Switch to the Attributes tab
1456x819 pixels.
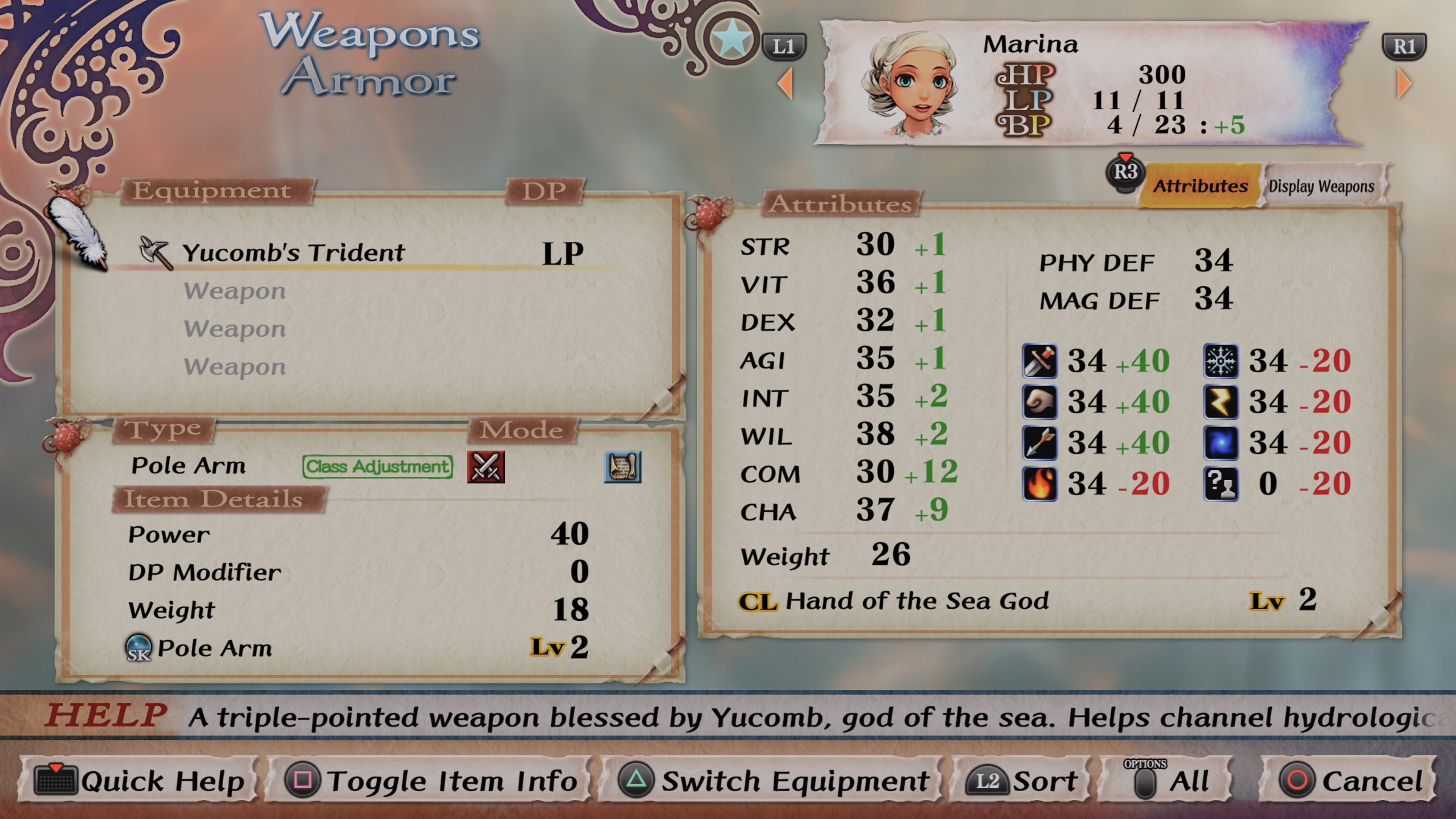pos(1200,186)
